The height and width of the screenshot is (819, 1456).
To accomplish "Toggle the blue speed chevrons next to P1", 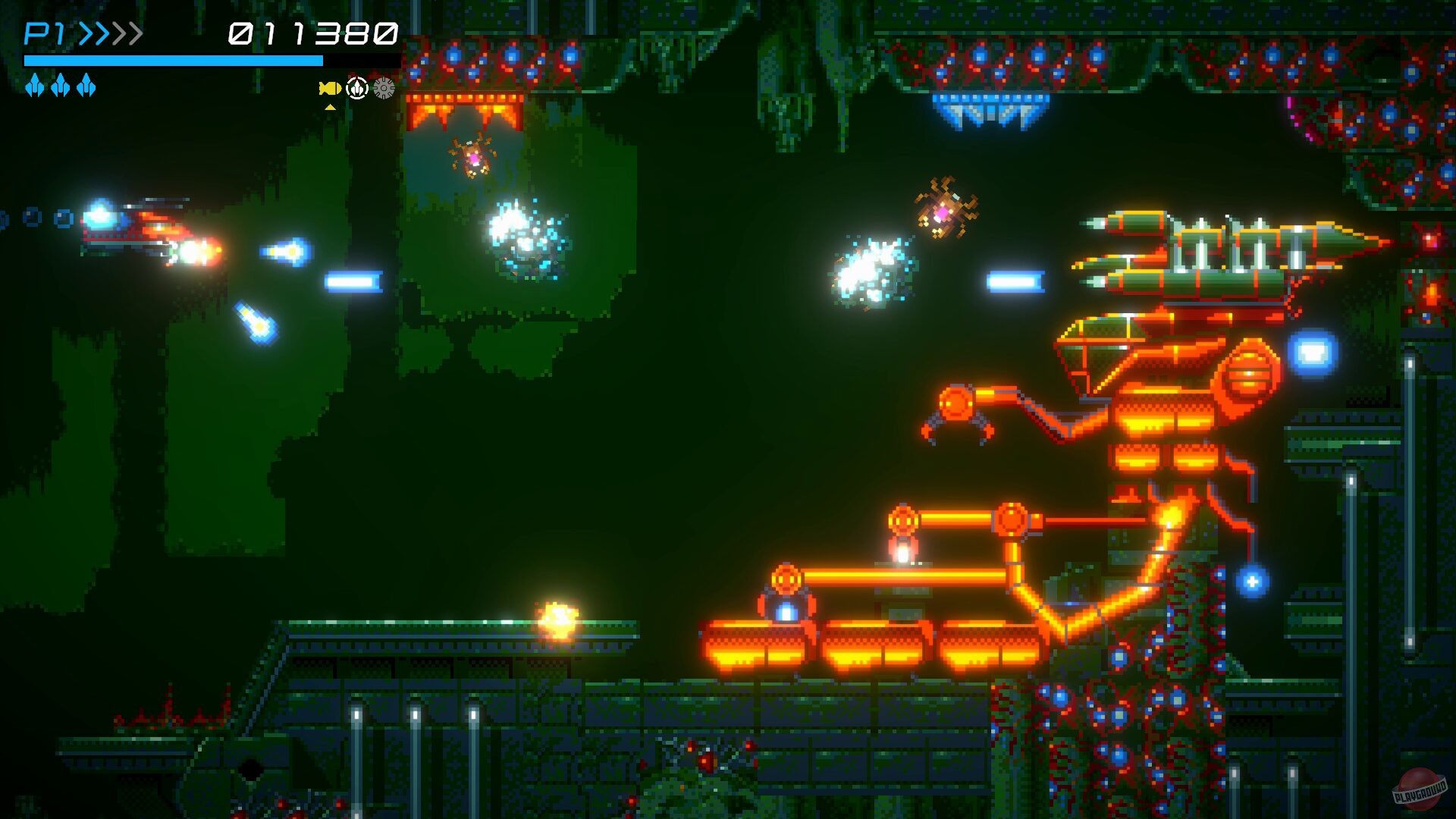I will (x=95, y=32).
